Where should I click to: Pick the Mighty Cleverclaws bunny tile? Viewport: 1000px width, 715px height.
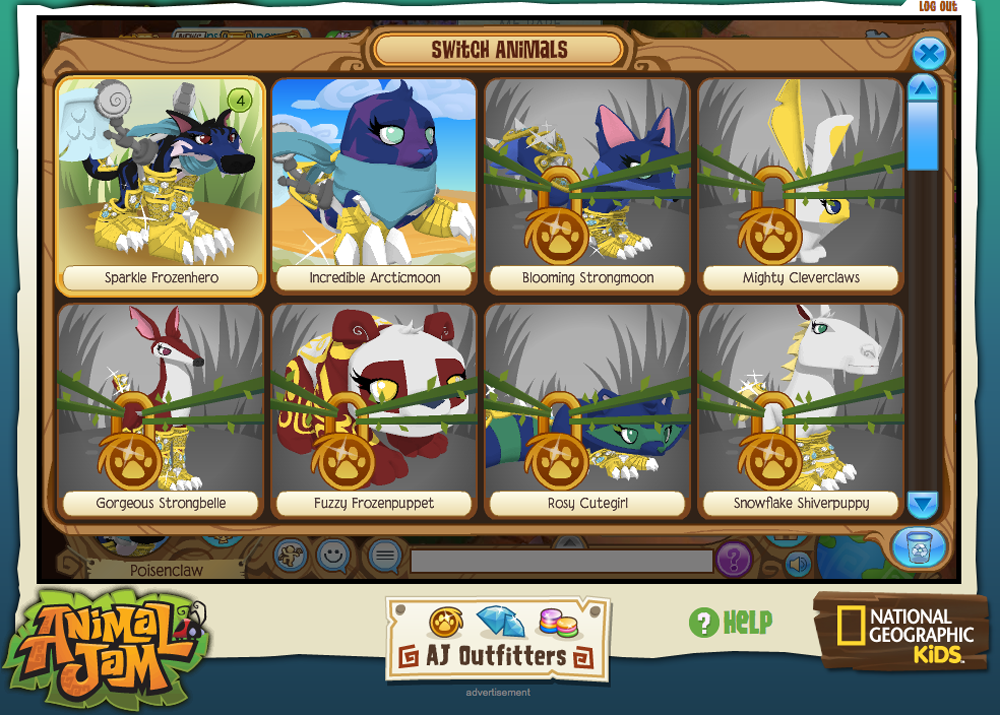click(801, 185)
